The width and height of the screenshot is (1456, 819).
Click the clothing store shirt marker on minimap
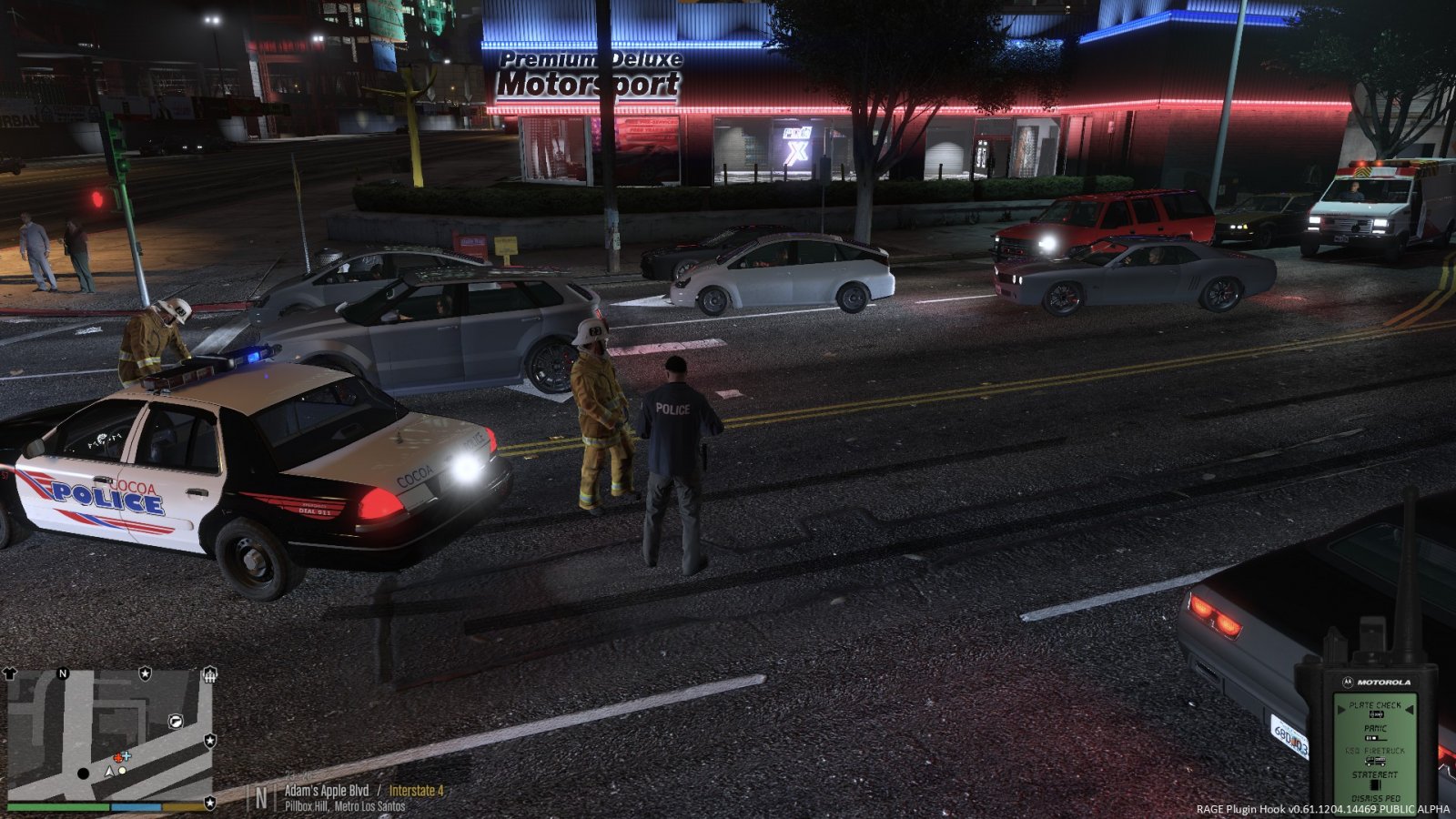[x=11, y=674]
